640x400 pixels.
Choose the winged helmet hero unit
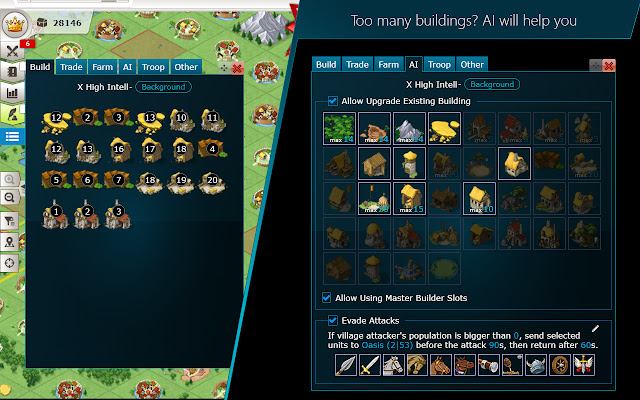[x=534, y=366]
